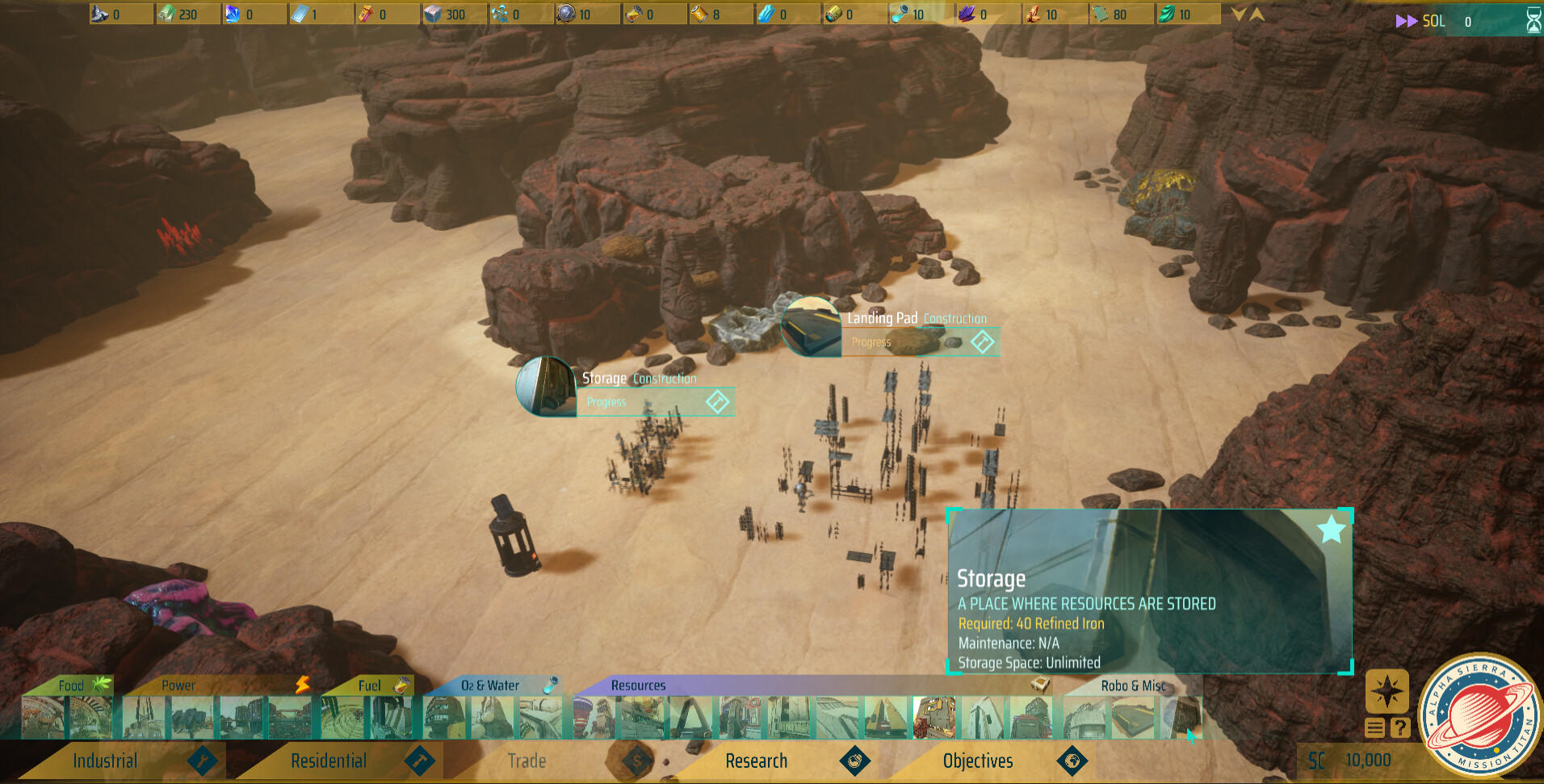Select the first Food building thumbnail
Image resolution: width=1544 pixels, height=784 pixels.
click(43, 718)
